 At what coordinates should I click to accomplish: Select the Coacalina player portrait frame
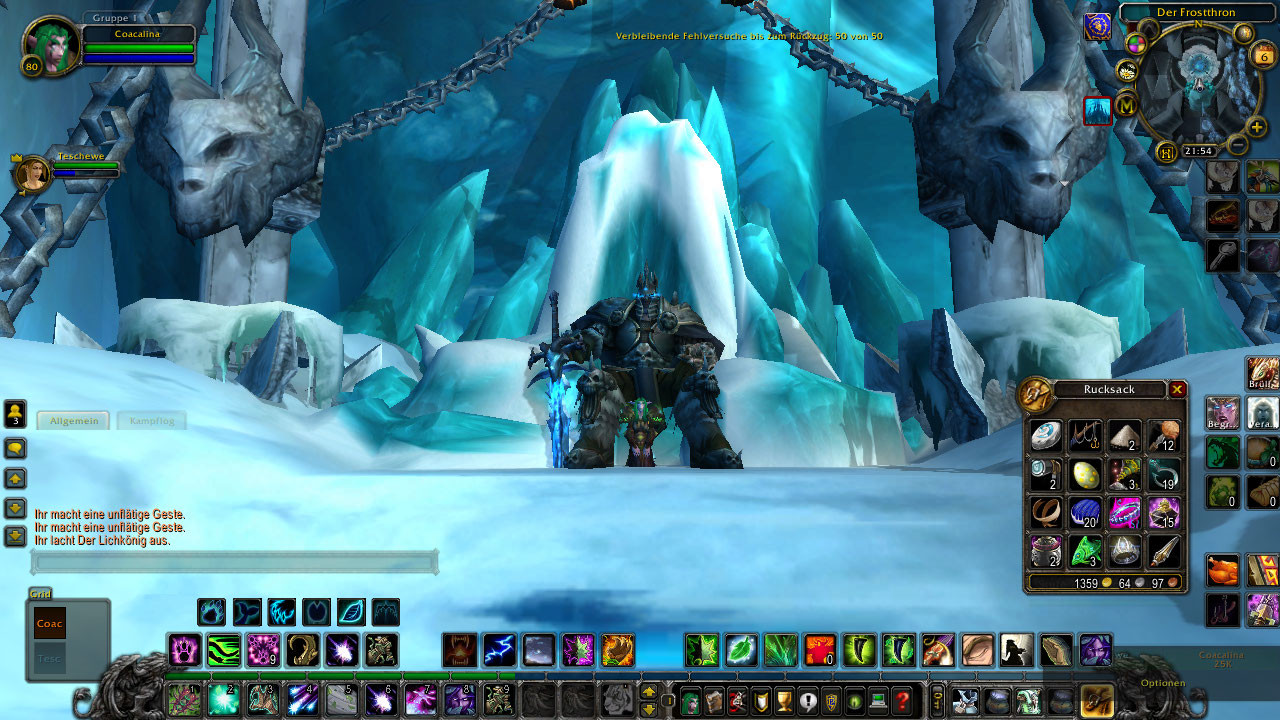click(50, 46)
